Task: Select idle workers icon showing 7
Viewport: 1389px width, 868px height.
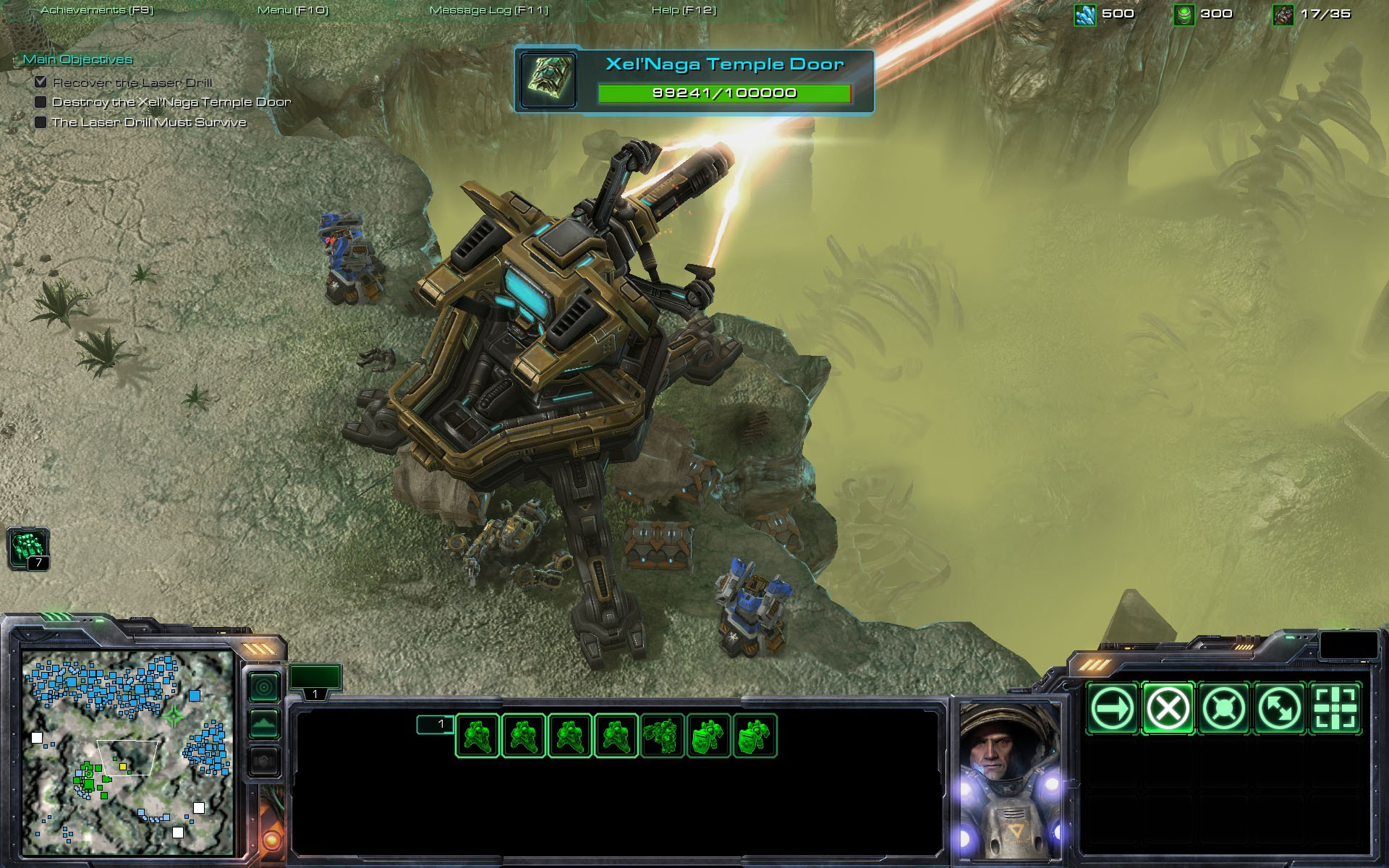Action: pos(28,548)
